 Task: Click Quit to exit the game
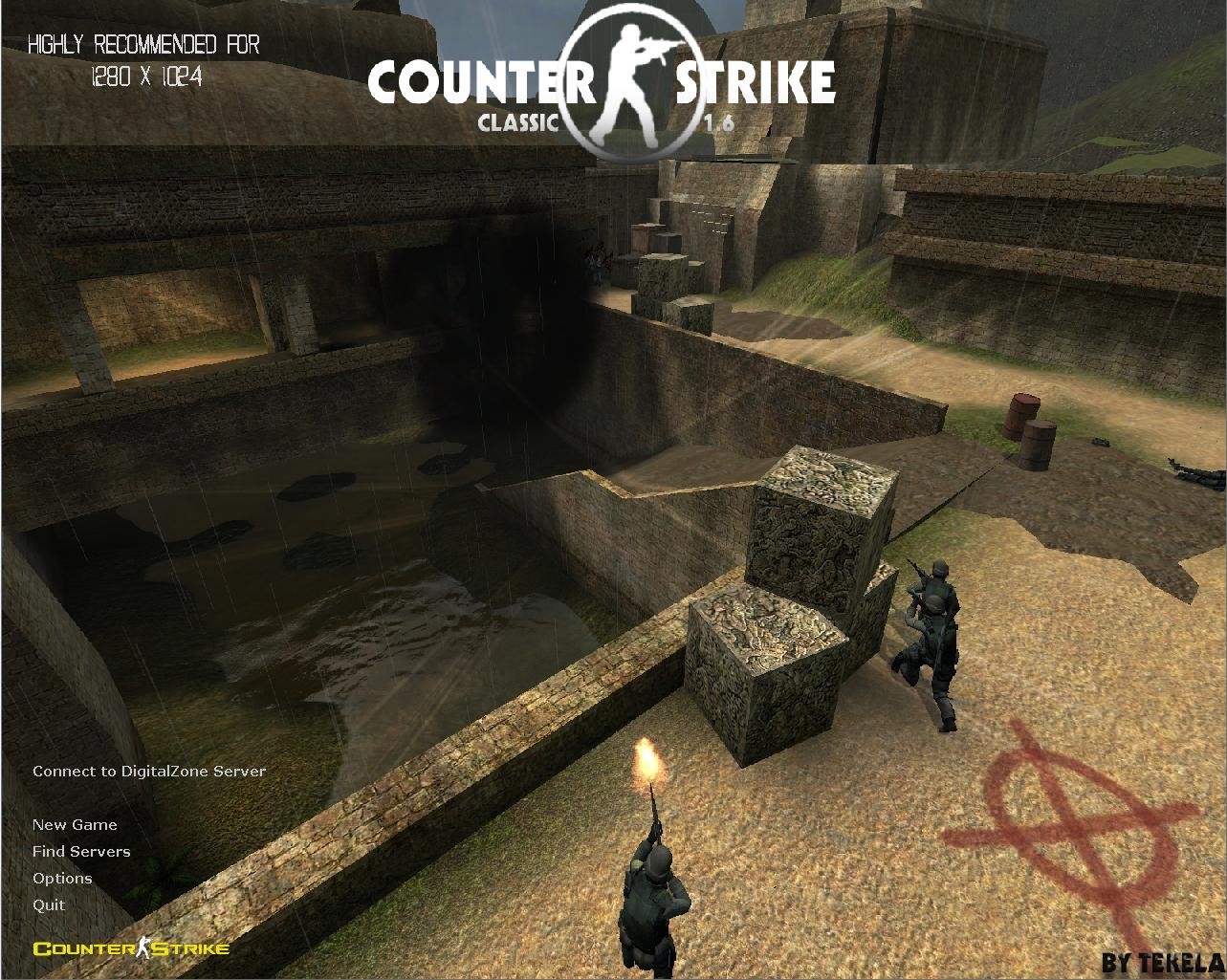(x=48, y=904)
